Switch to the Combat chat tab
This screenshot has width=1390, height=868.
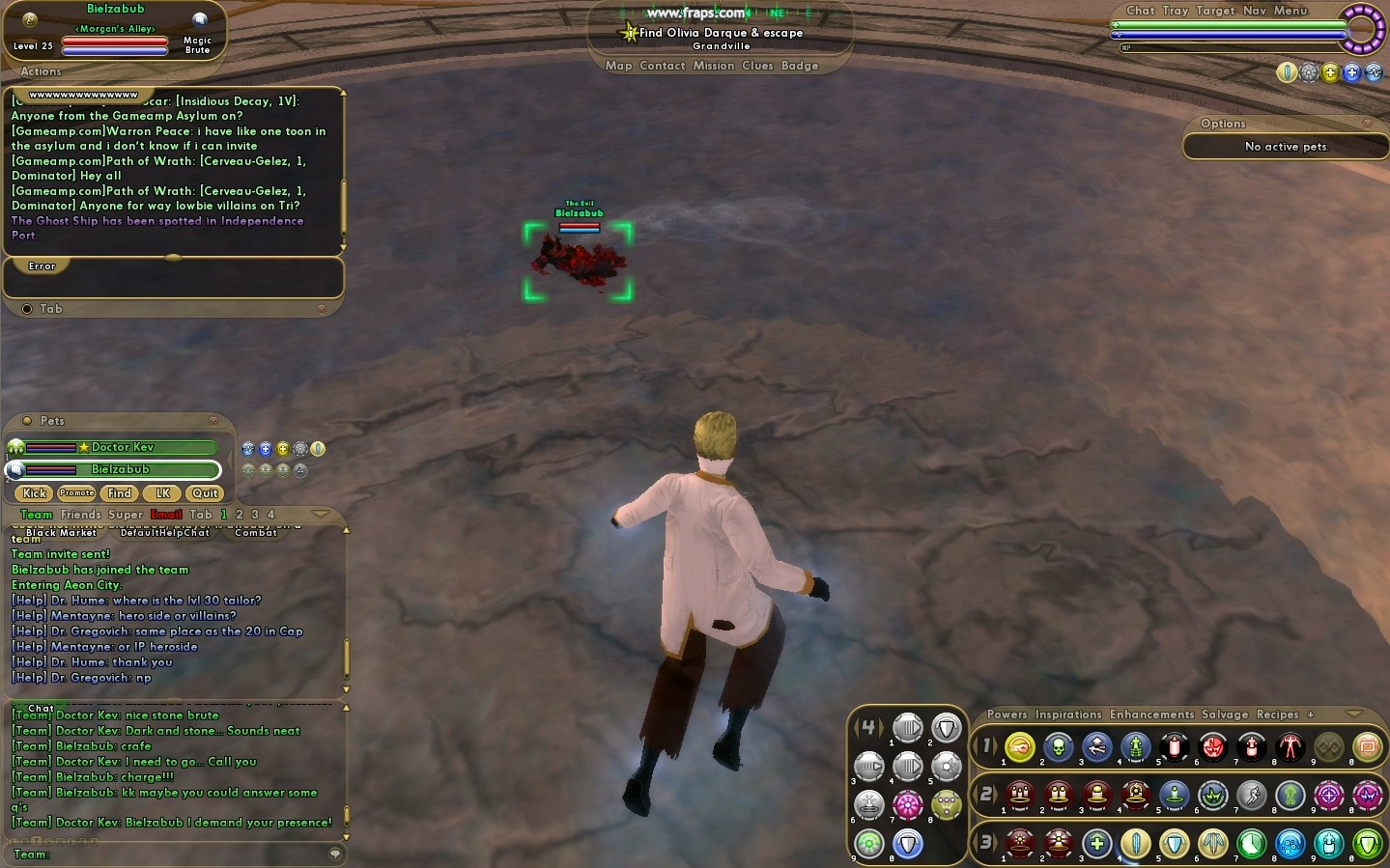tap(256, 532)
